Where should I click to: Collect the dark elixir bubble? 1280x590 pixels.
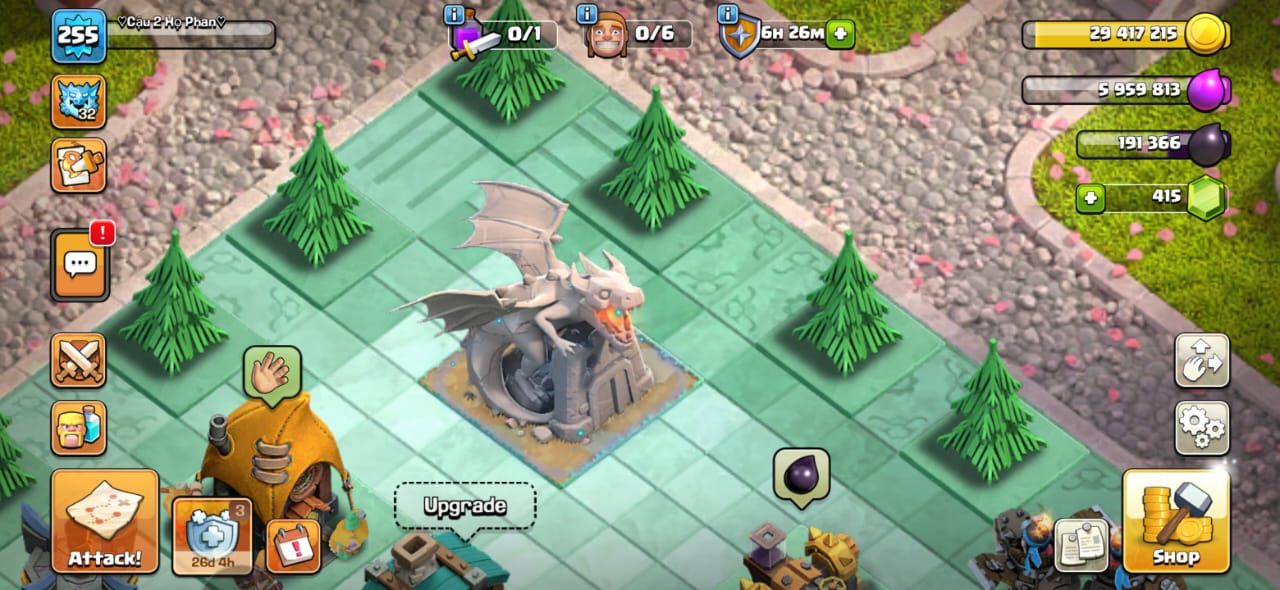[801, 475]
